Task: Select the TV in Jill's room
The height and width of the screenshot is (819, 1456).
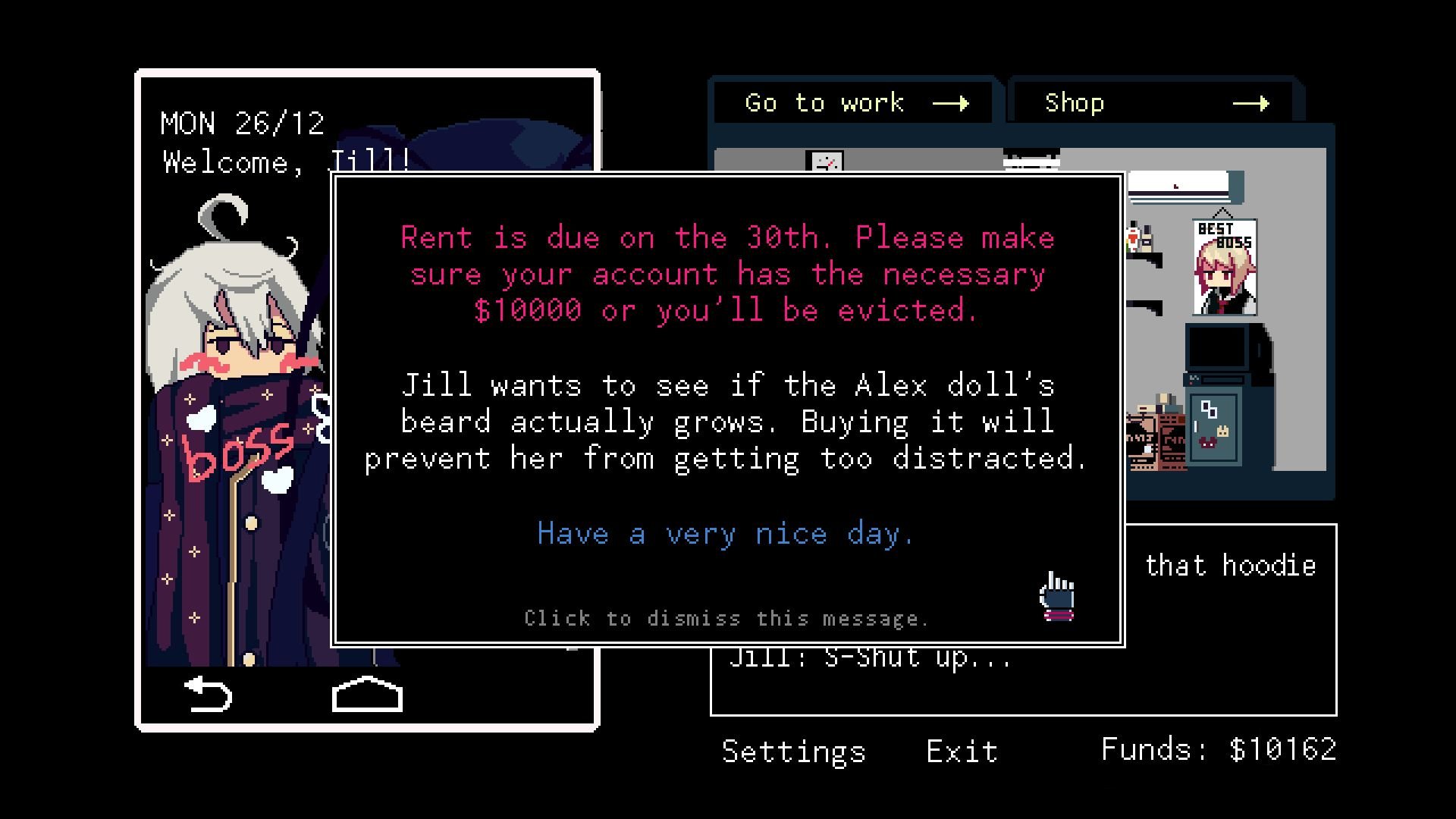Action: pyautogui.click(x=1217, y=346)
